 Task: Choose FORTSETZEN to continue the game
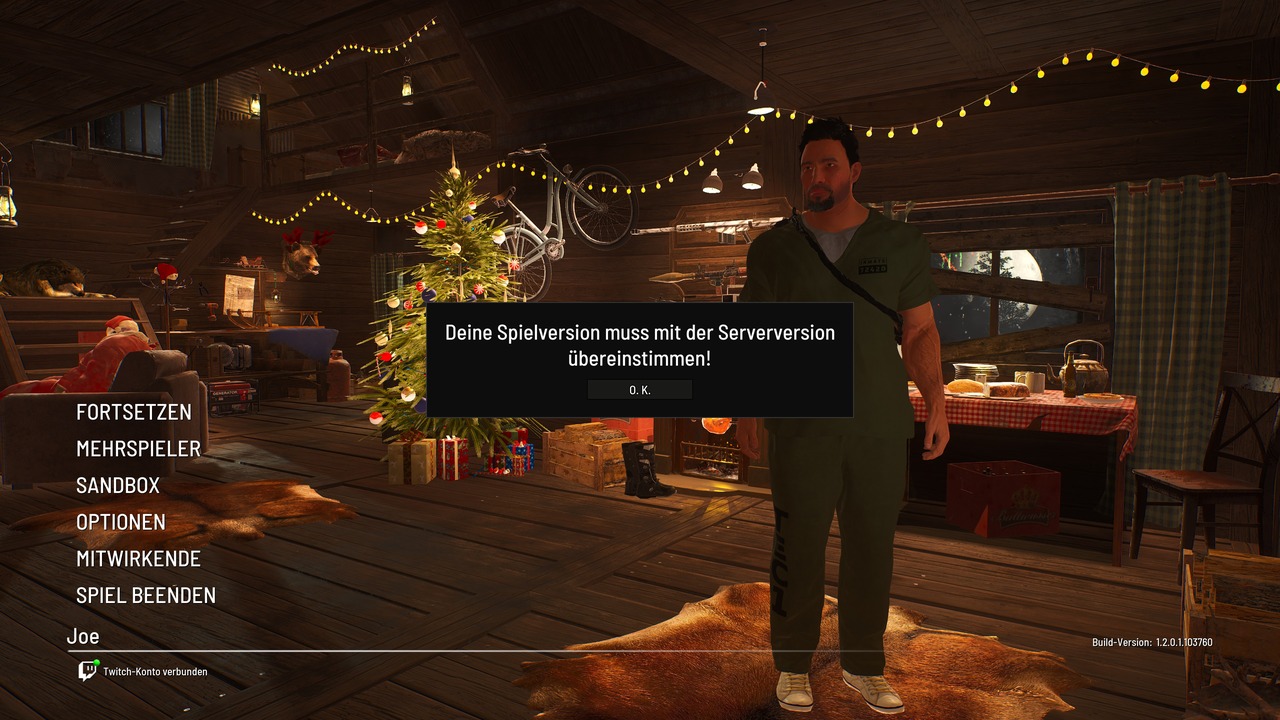point(134,412)
